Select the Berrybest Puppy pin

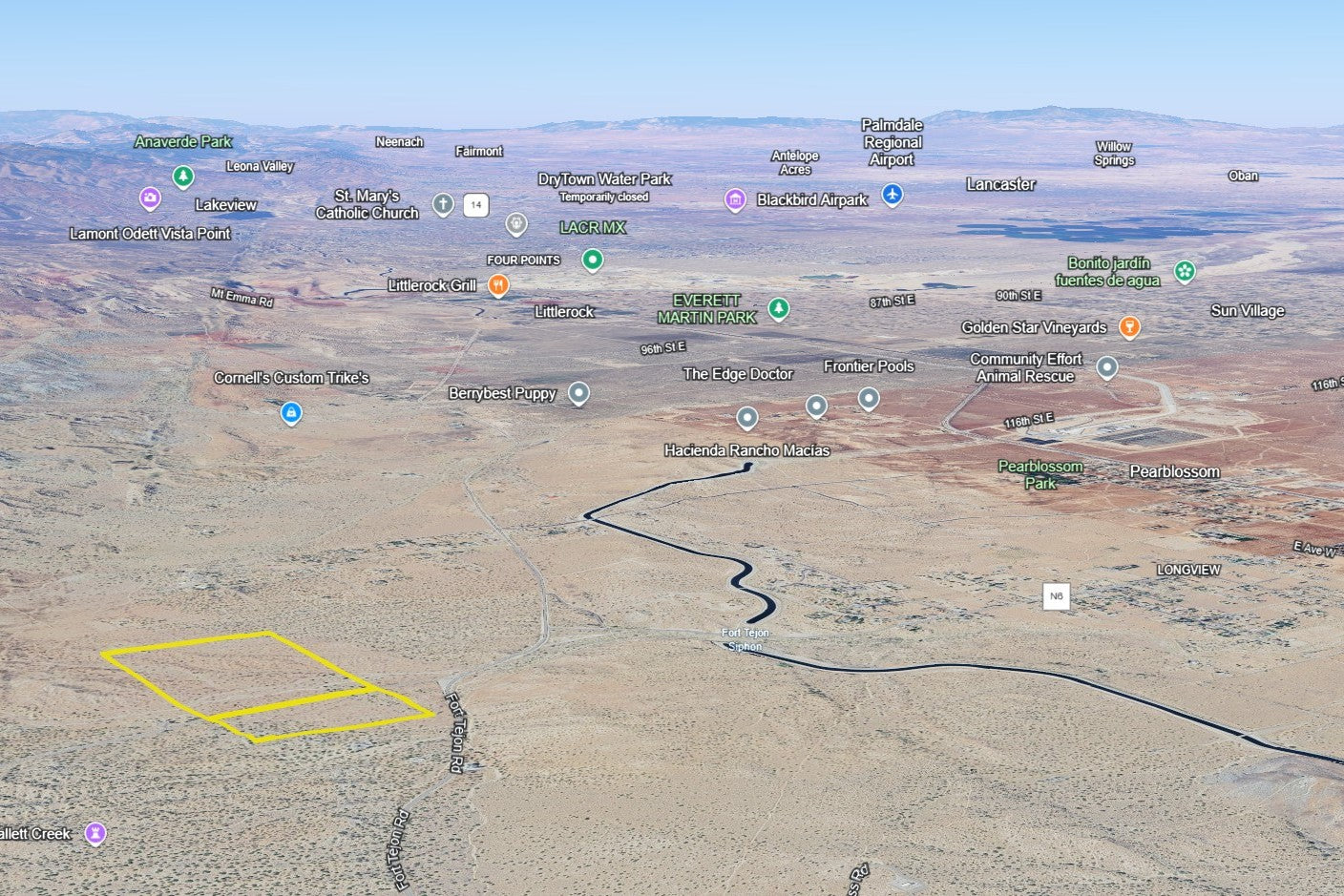578,392
